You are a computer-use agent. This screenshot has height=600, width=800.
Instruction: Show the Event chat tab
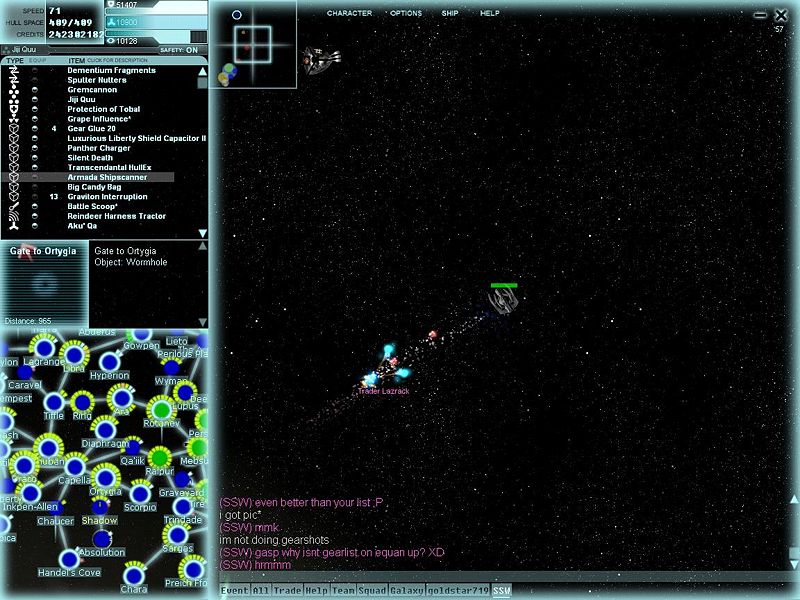click(233, 591)
